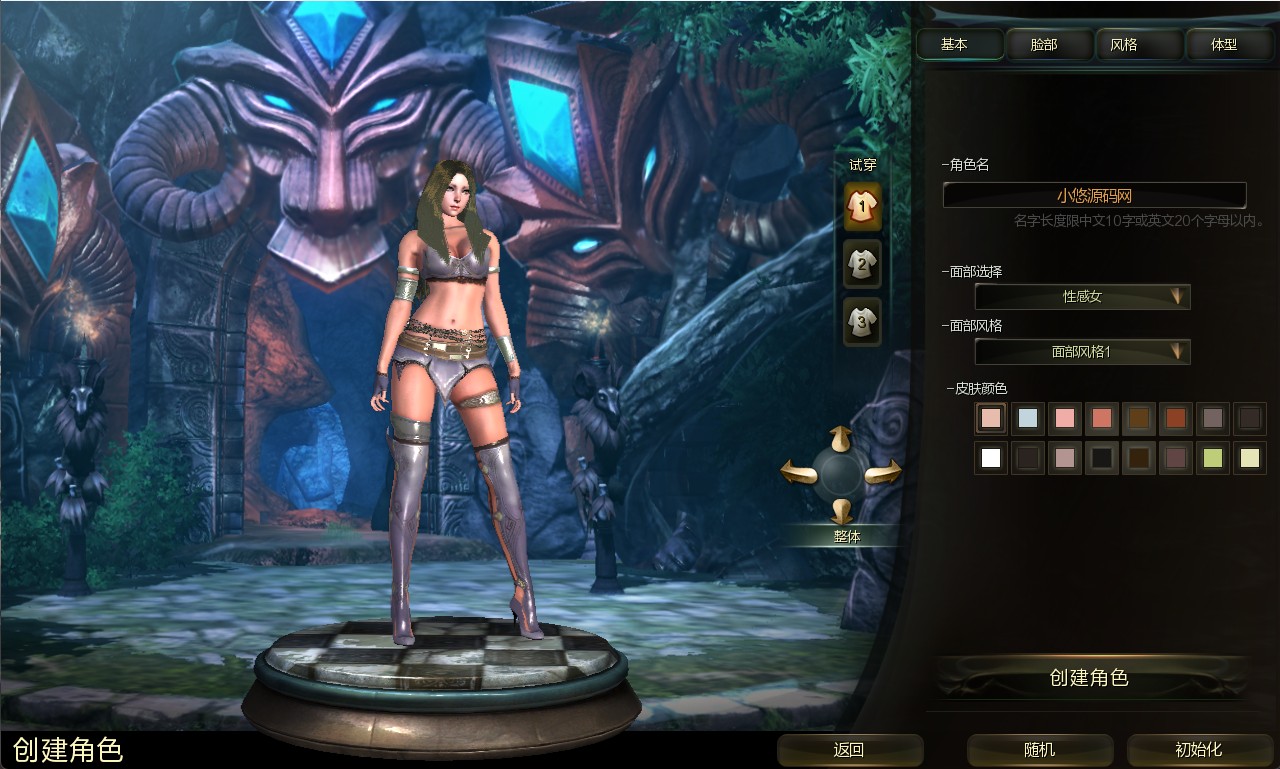This screenshot has height=769, width=1280.
Task: Select the right arrow of the camera control
Action: (x=885, y=472)
